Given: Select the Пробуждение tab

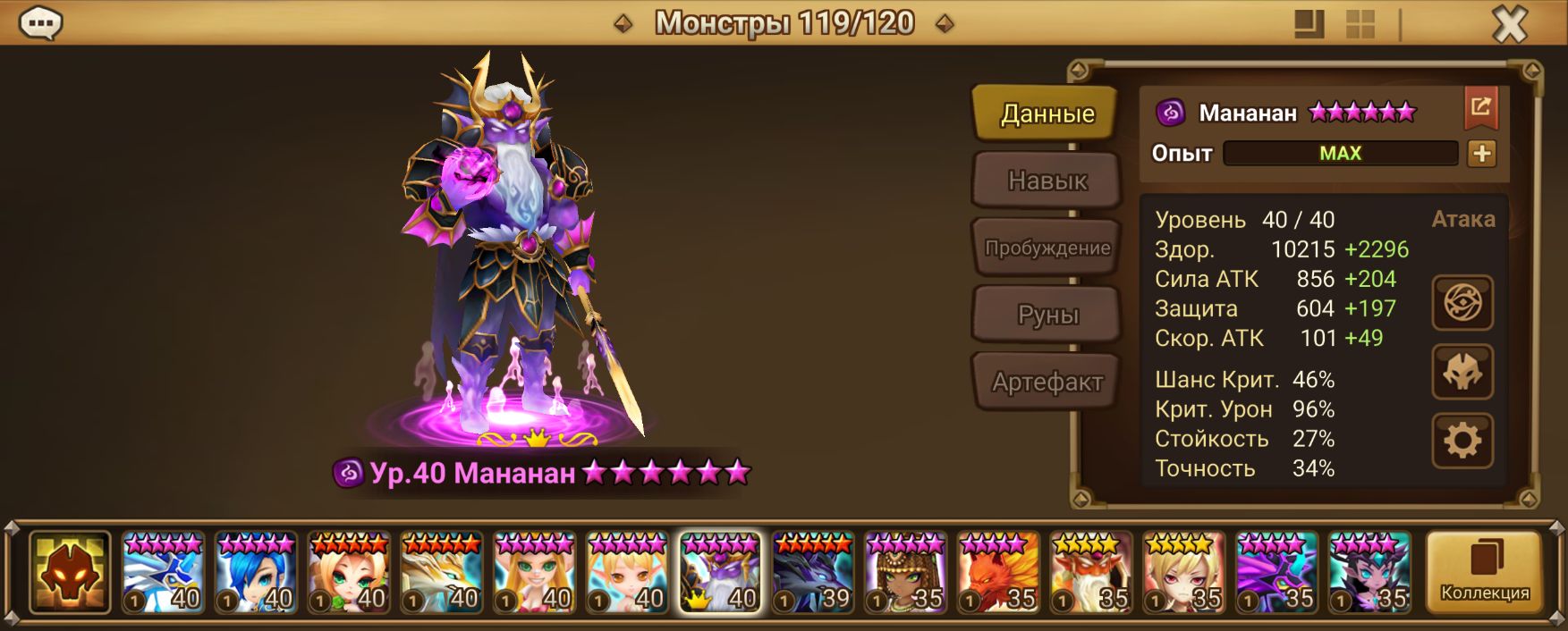Looking at the screenshot, I should tap(1047, 248).
